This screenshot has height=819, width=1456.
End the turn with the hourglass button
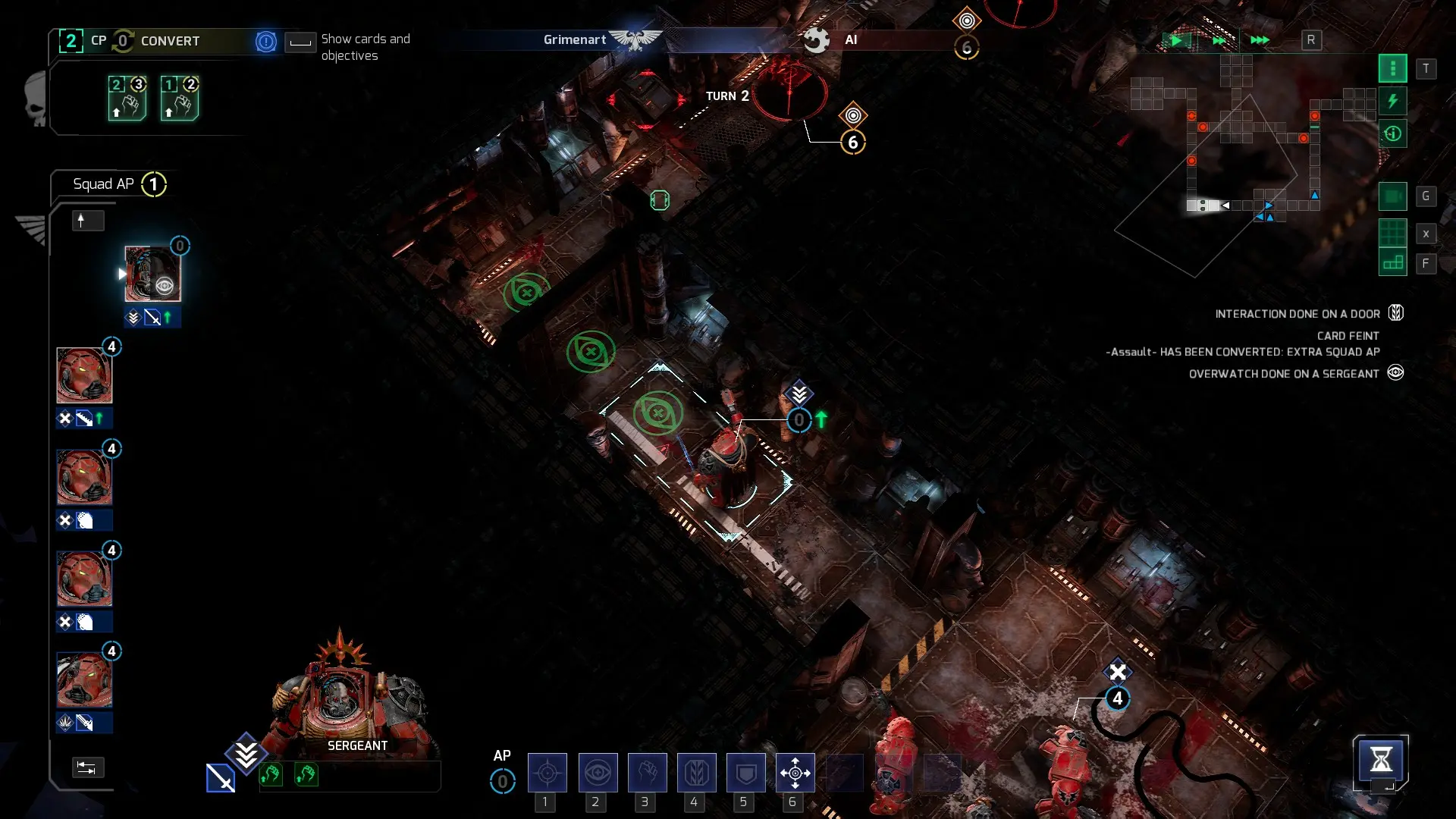[x=1380, y=759]
